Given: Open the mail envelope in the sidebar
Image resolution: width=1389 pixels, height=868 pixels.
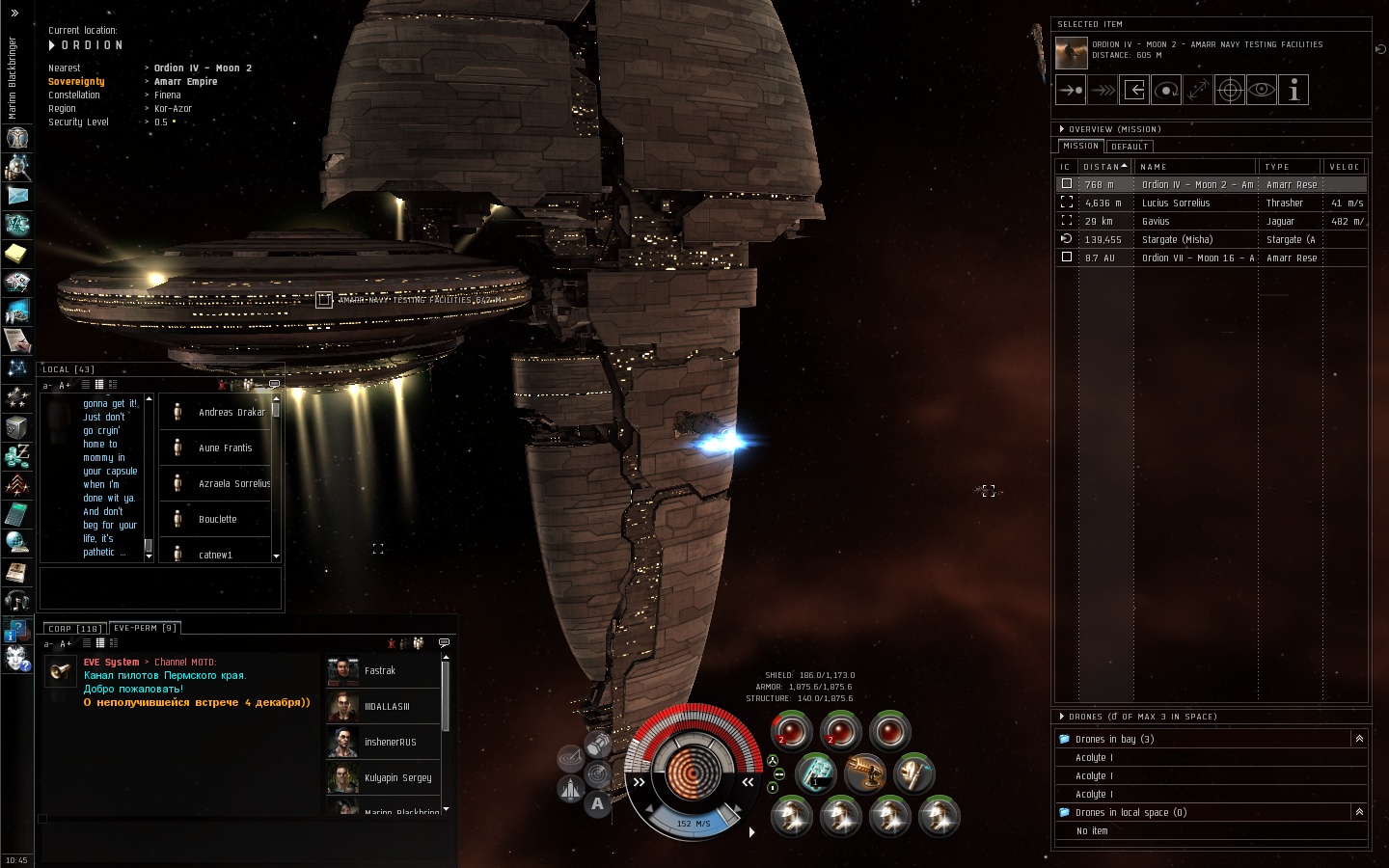Looking at the screenshot, I should (17, 196).
